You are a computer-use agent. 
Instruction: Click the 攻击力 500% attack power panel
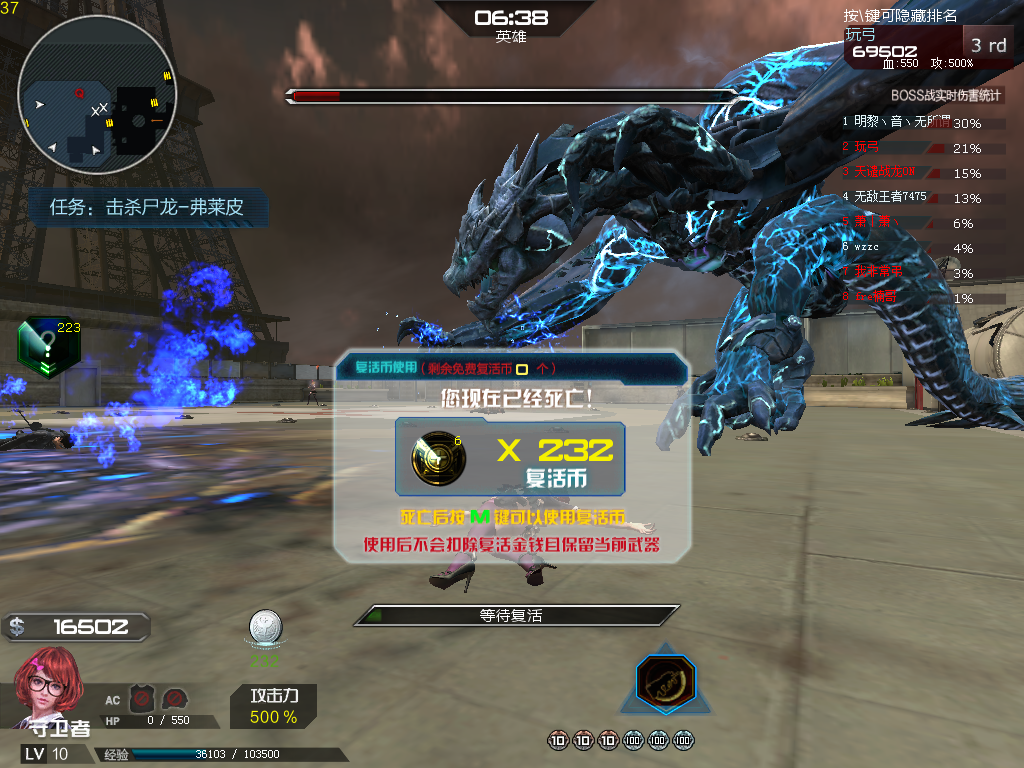pyautogui.click(x=273, y=705)
